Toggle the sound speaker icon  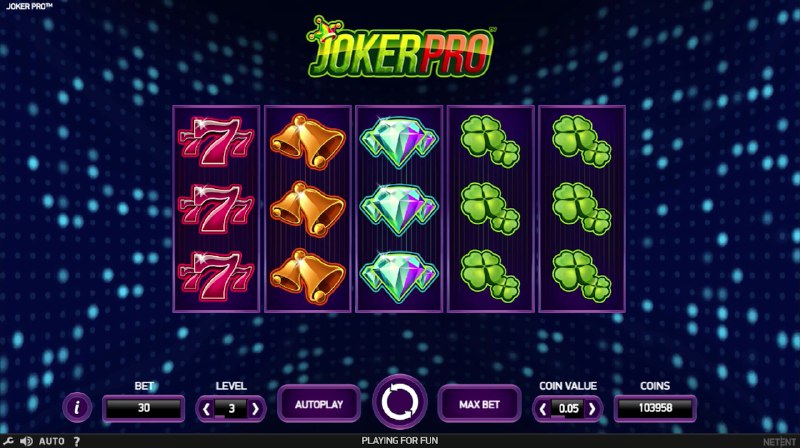click(26, 440)
